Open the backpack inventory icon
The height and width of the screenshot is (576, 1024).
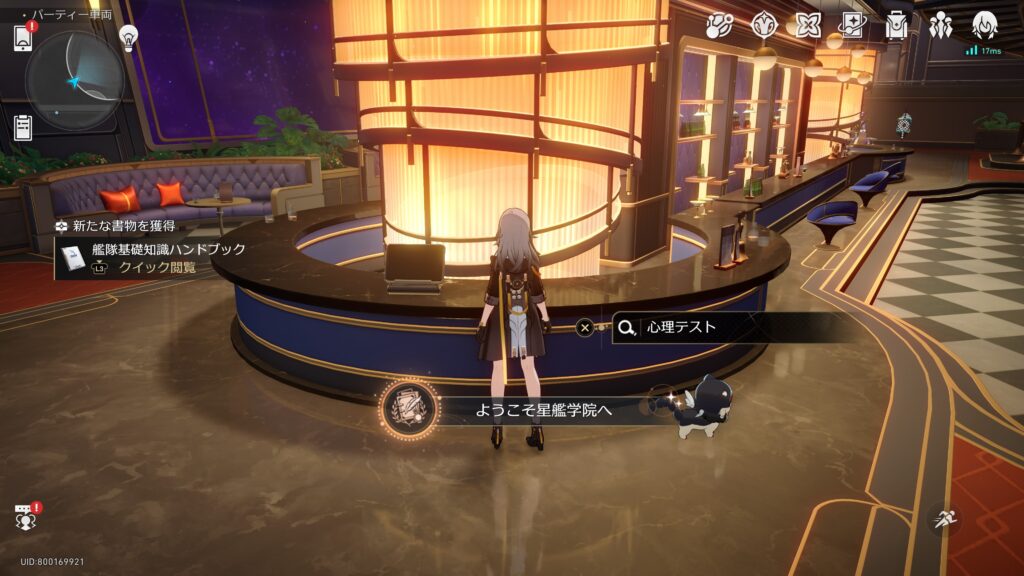pos(896,26)
